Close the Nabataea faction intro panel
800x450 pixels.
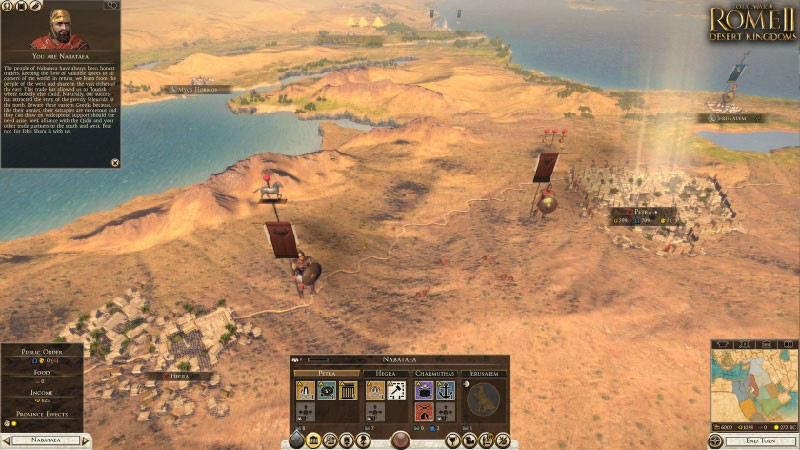coord(114,162)
